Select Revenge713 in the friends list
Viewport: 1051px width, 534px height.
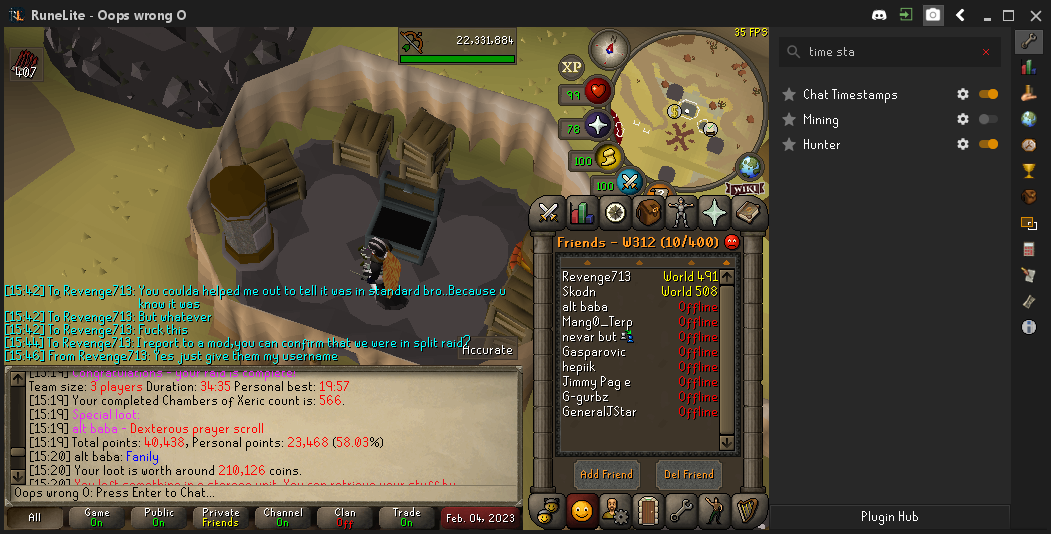tap(596, 277)
